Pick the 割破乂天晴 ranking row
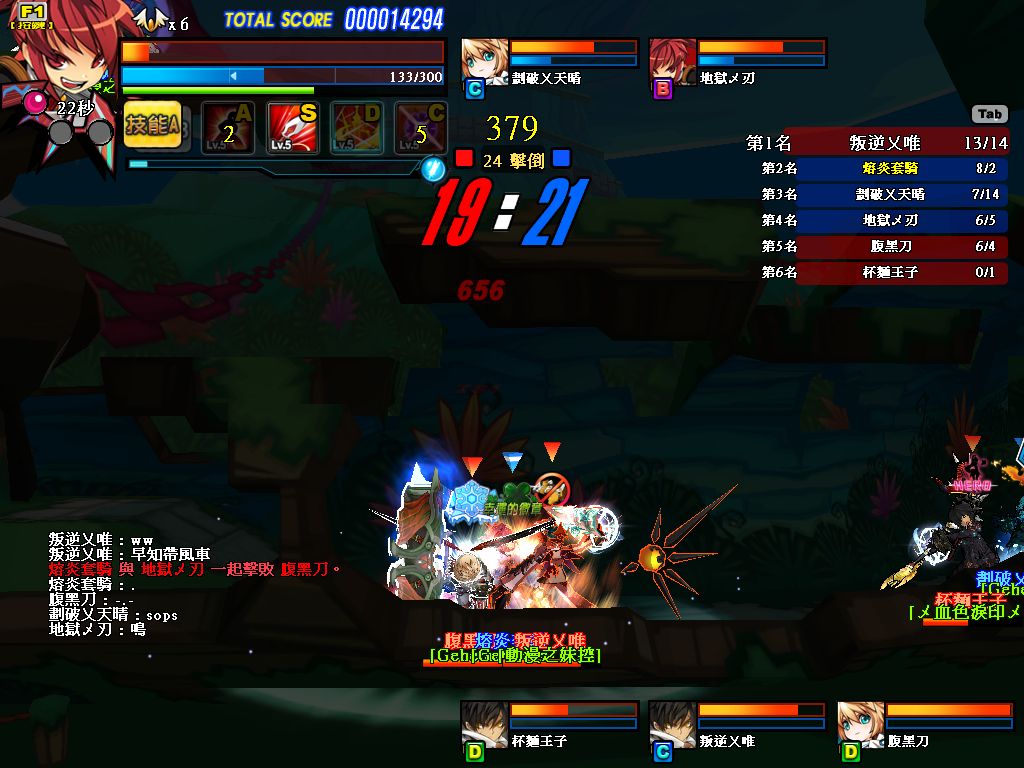This screenshot has width=1024, height=768. [x=876, y=195]
